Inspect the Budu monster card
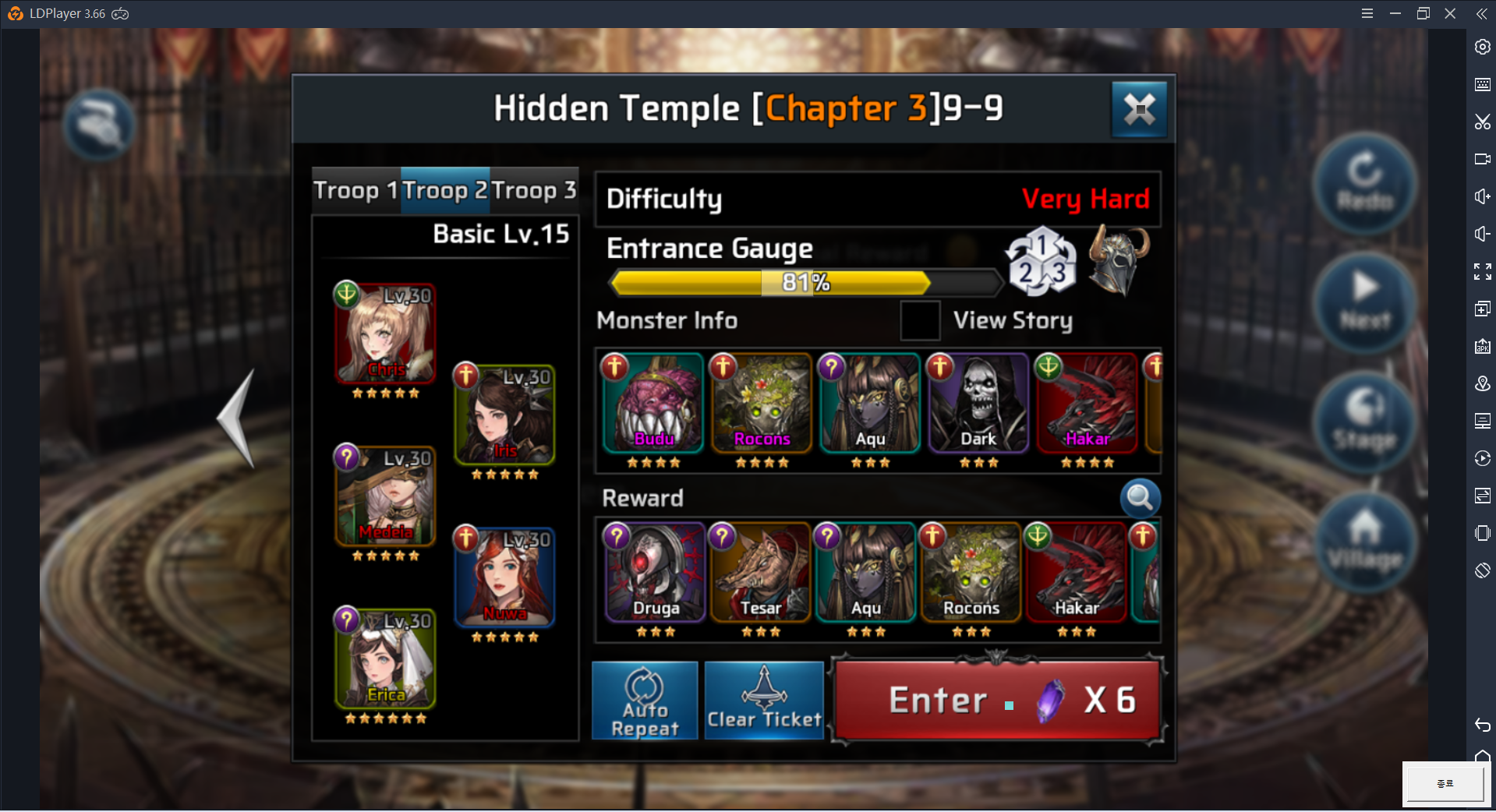The image size is (1496, 812). pyautogui.click(x=653, y=404)
